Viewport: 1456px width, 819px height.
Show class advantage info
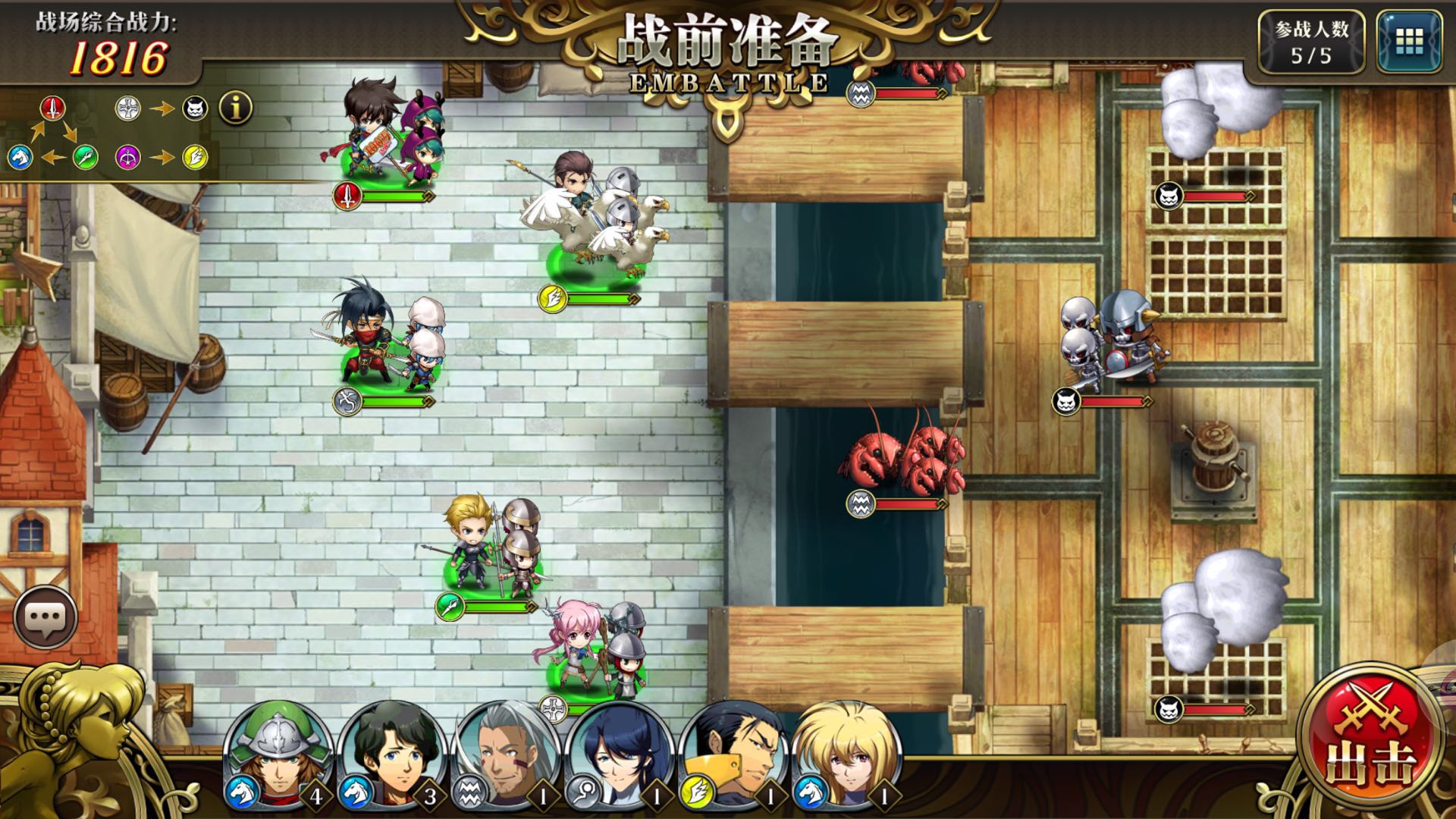coord(236,108)
